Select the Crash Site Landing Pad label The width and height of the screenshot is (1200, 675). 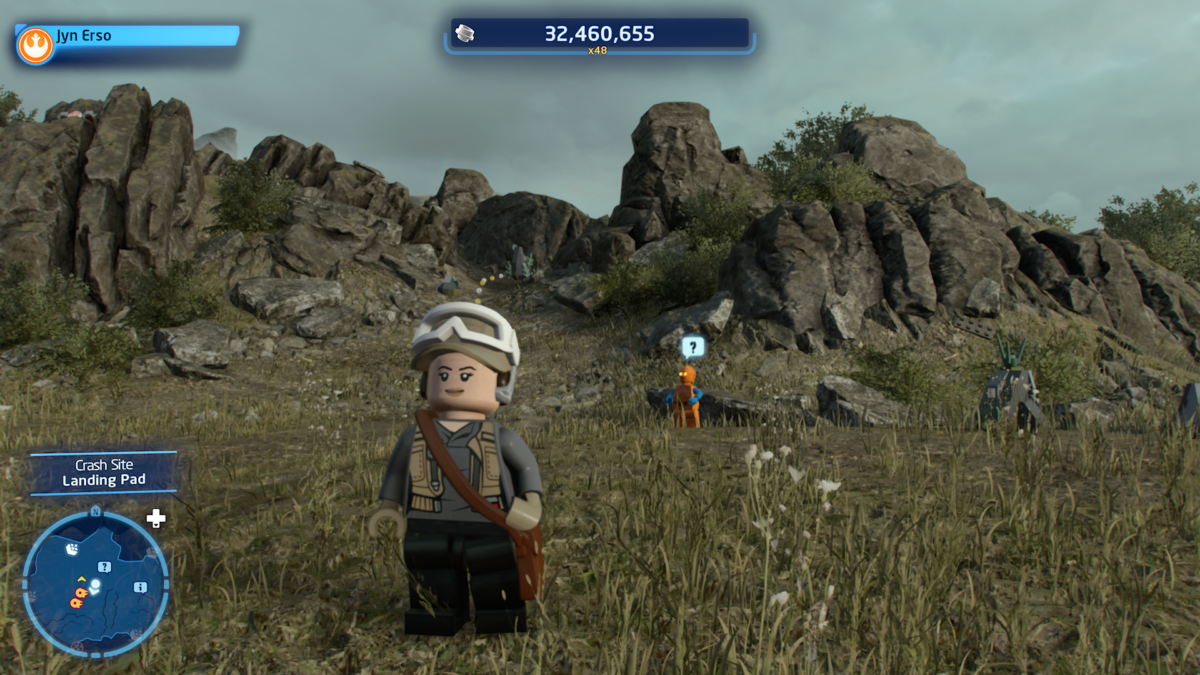pos(103,473)
